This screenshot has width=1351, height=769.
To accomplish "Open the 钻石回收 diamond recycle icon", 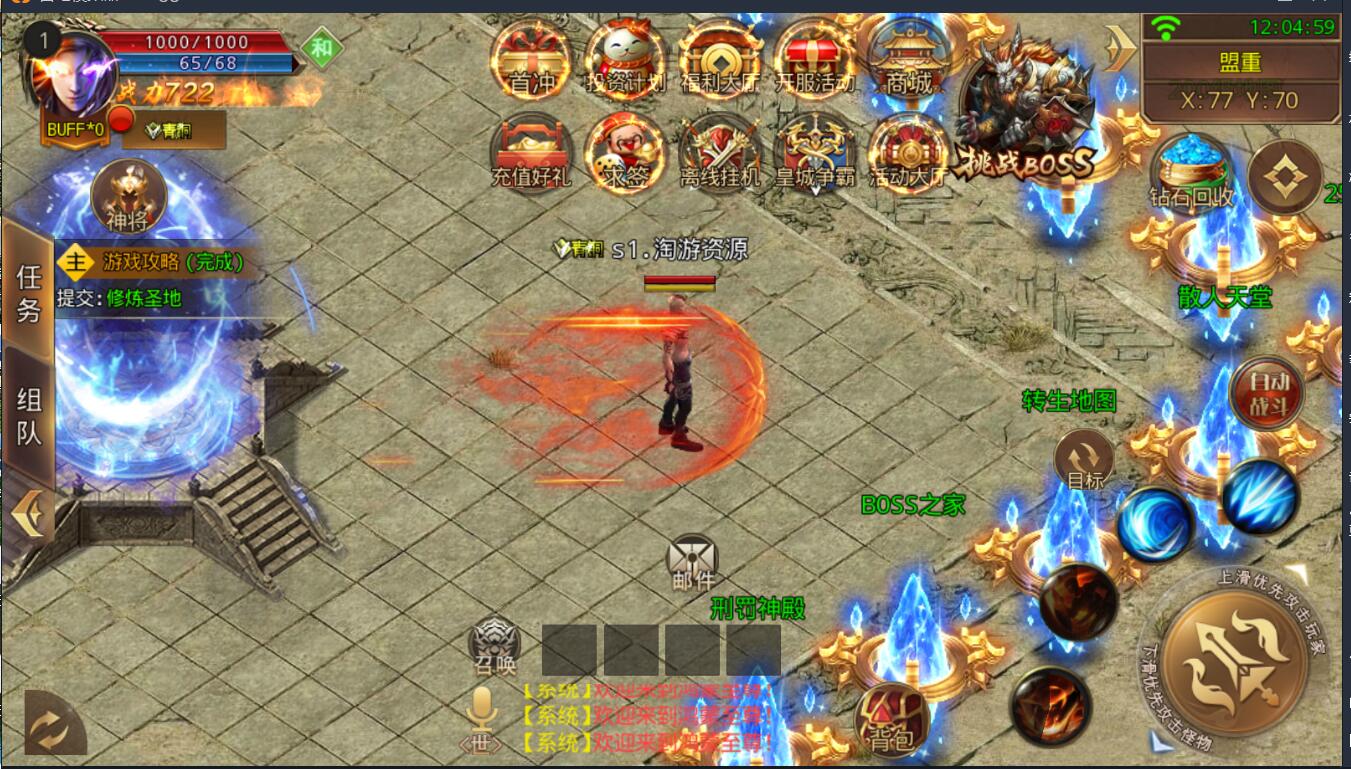I will click(x=1192, y=172).
